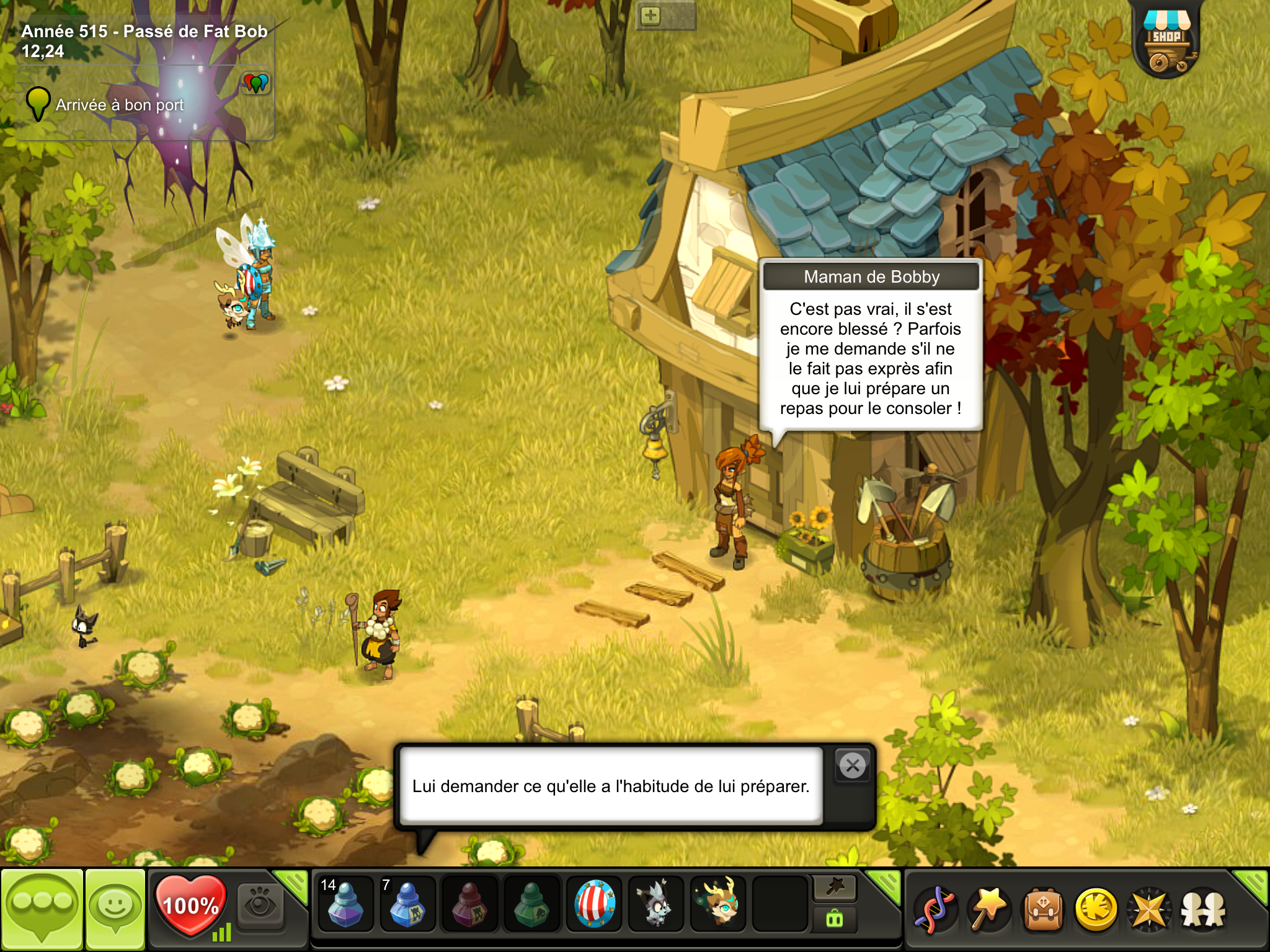This screenshot has height=952, width=1270.
Task: Open the gold Kama coin menu
Action: tap(1096, 909)
